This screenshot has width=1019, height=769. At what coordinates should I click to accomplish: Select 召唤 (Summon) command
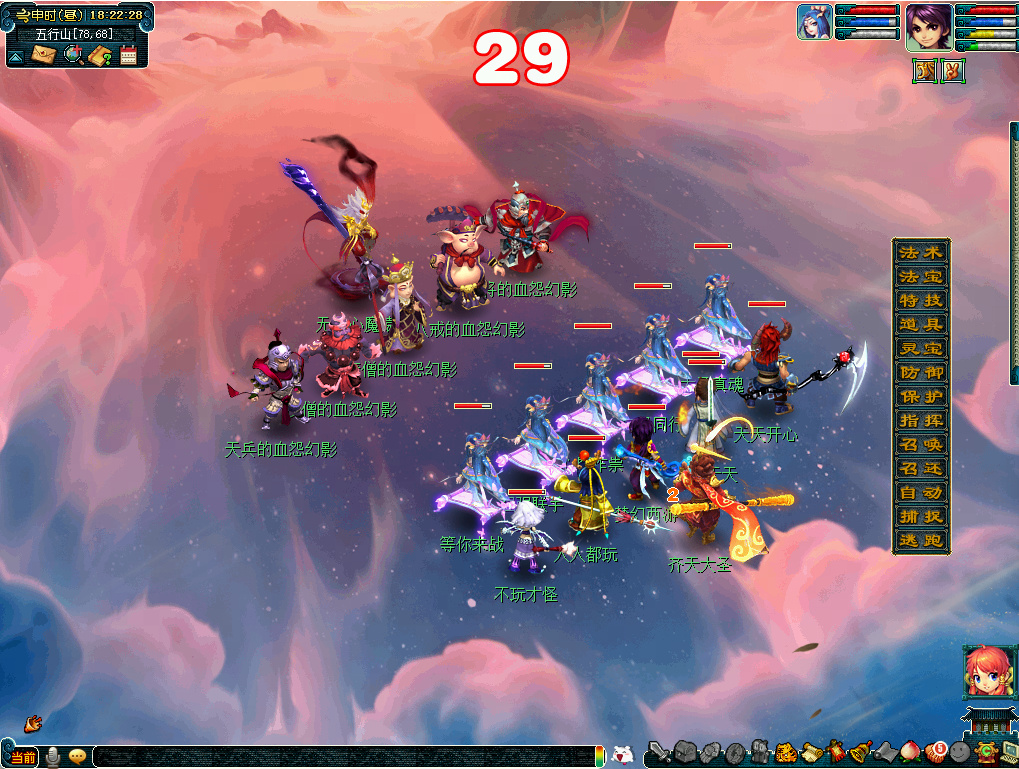[920, 444]
